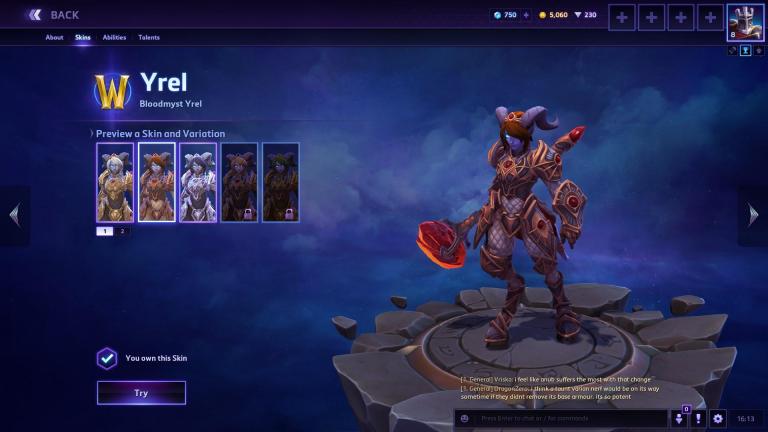Go to skin page 2

(x=122, y=231)
